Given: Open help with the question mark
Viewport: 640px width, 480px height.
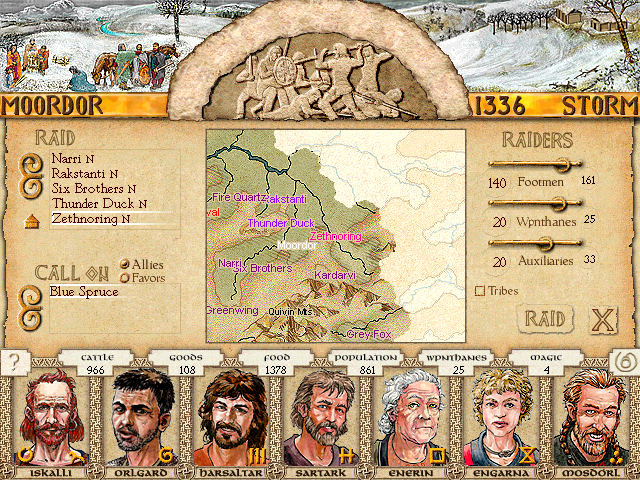Looking at the screenshot, I should 14,361.
